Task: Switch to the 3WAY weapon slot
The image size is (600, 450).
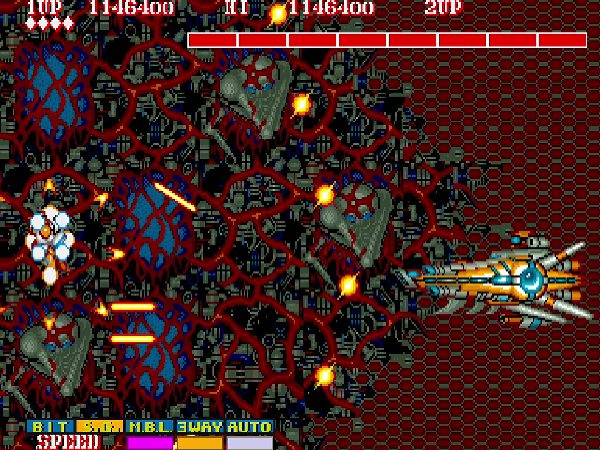Action: coord(200,426)
